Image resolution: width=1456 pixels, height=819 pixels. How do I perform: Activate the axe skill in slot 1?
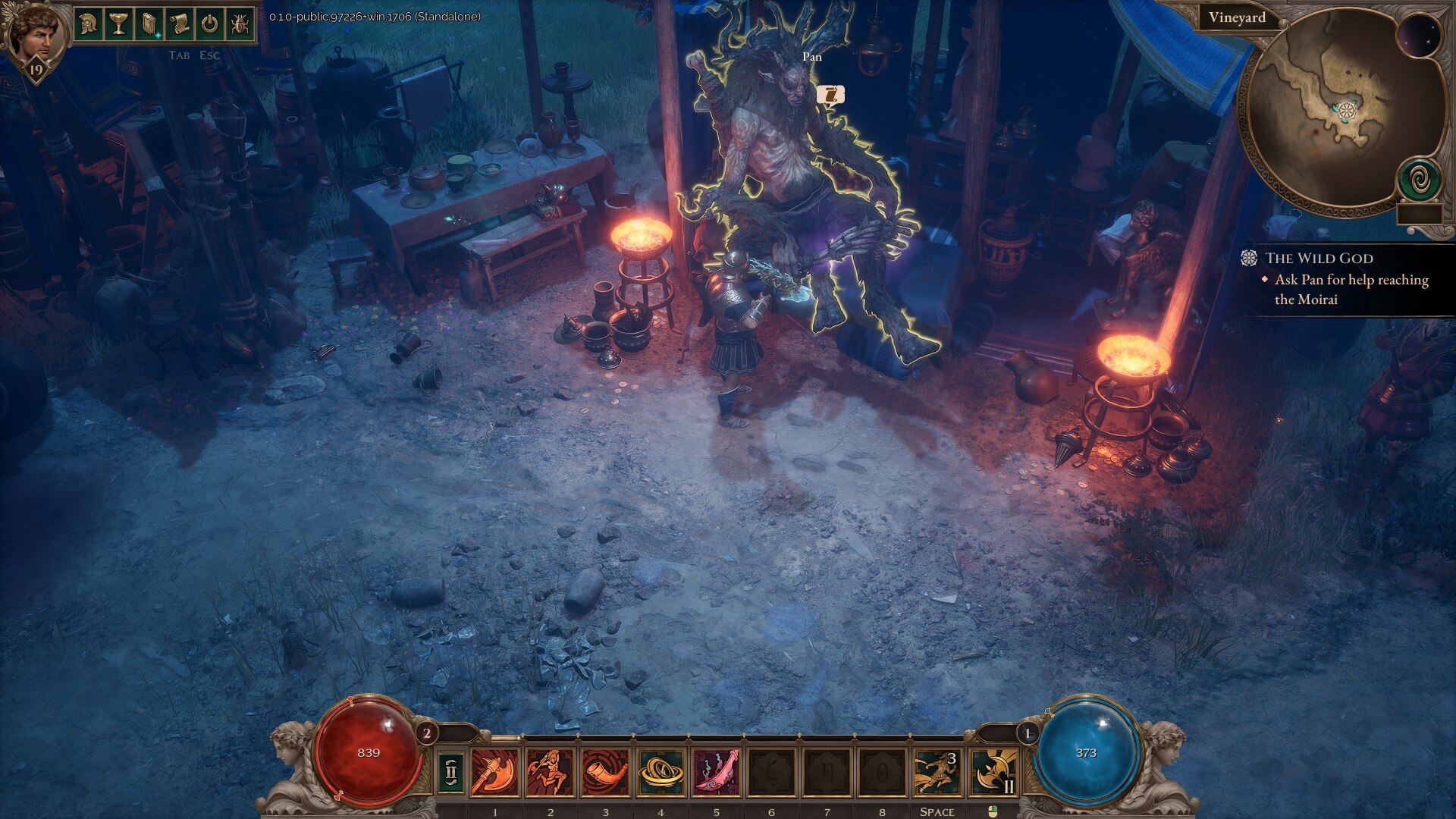(495, 773)
